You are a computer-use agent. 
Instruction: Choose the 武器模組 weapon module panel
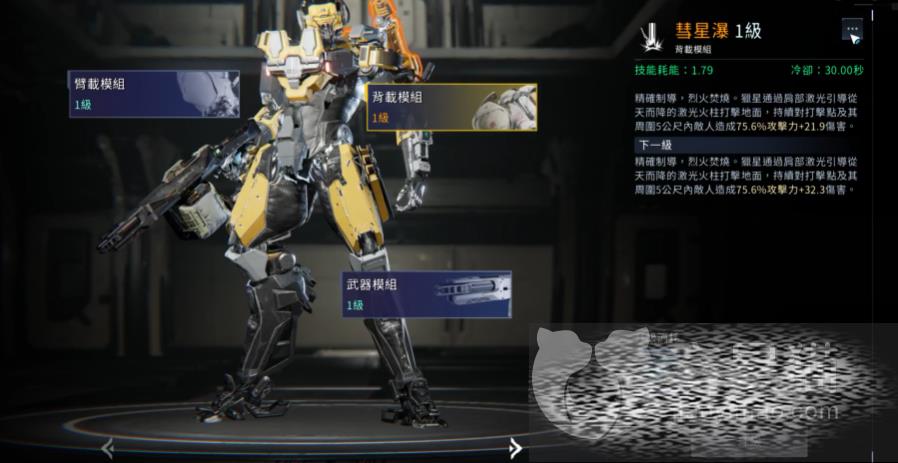coord(426,294)
